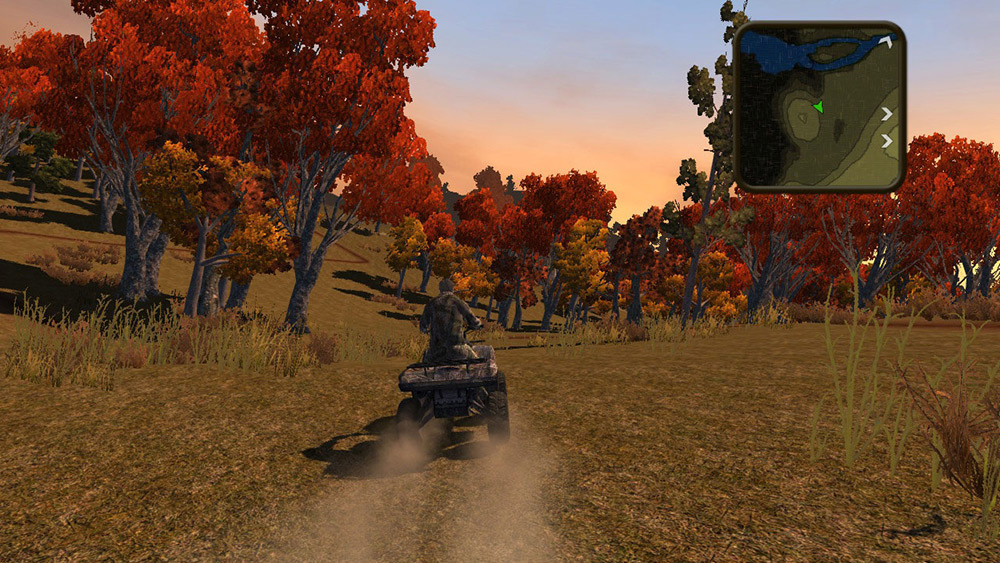1000x563 pixels.
Task: Click the terrain minimap
Action: (x=820, y=107)
